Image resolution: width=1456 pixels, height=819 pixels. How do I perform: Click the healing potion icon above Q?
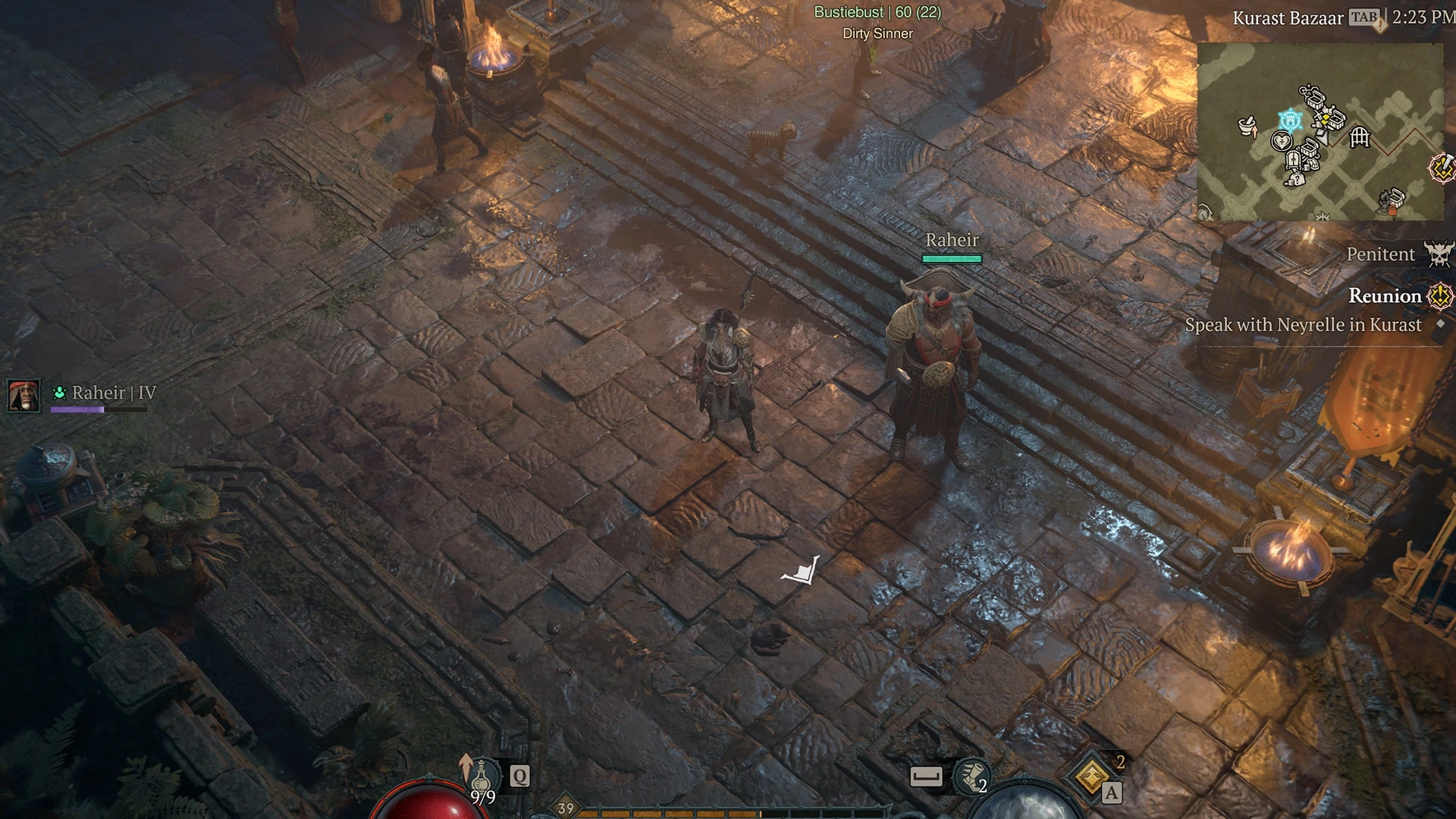point(482,778)
